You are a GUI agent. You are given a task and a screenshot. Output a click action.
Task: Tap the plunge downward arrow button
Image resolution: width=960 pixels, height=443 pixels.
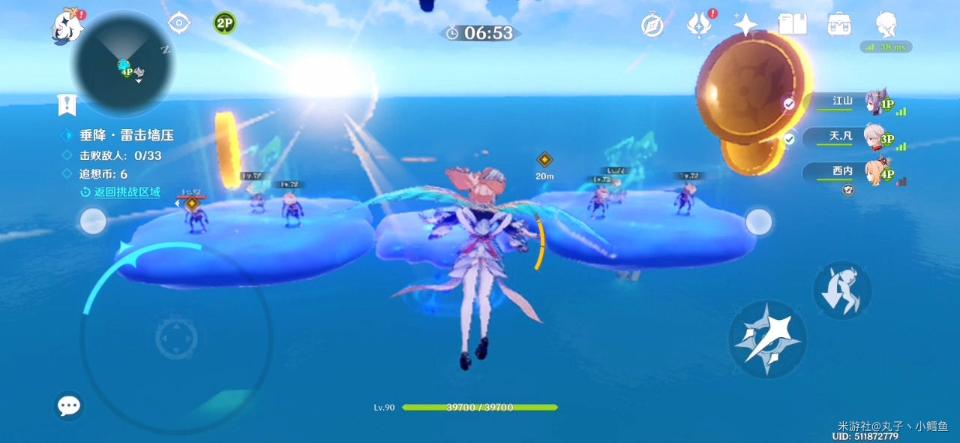[x=841, y=290]
